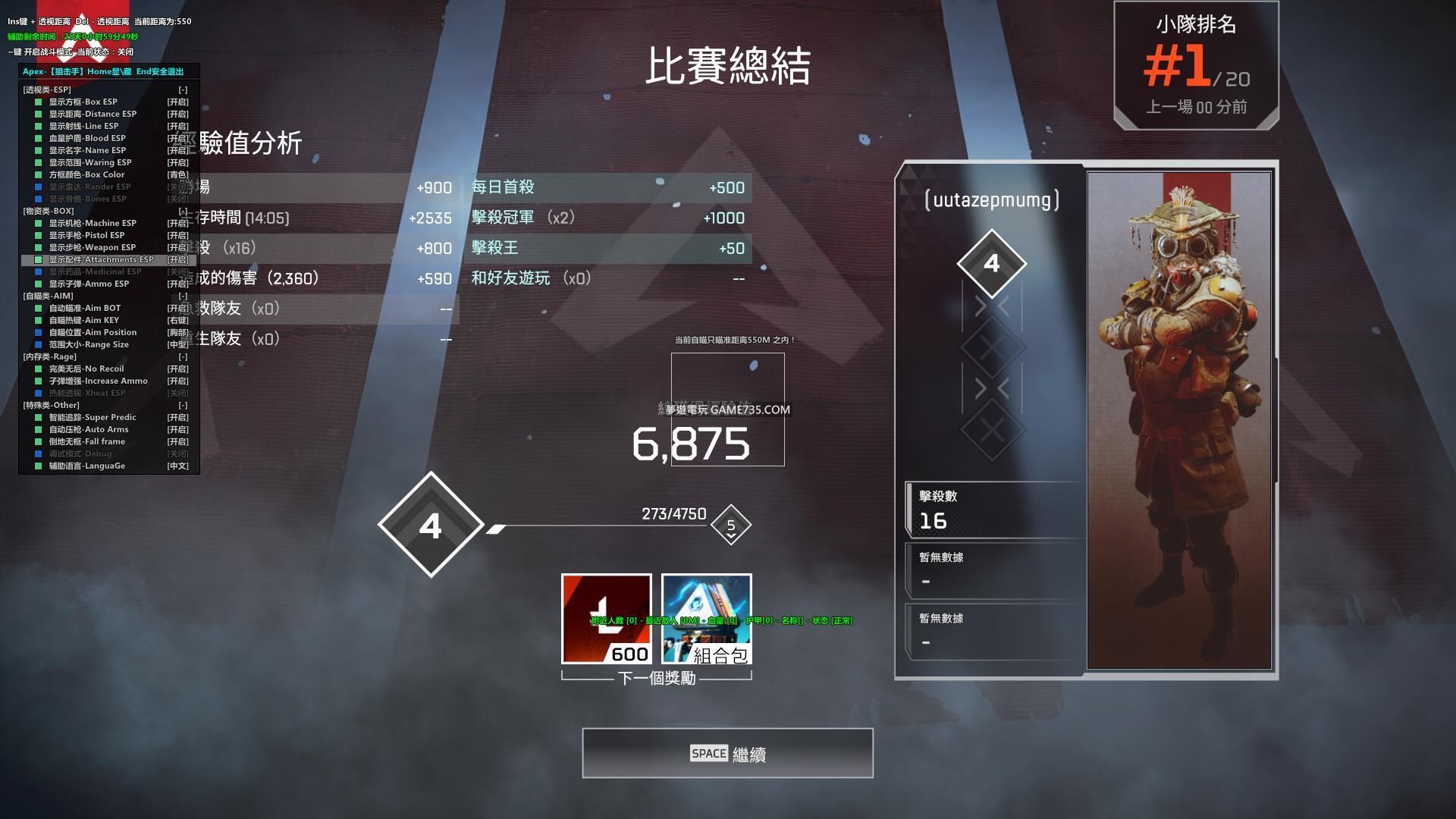
Task: Open the 小隊排名 squad placement panel
Action: tap(1196, 66)
